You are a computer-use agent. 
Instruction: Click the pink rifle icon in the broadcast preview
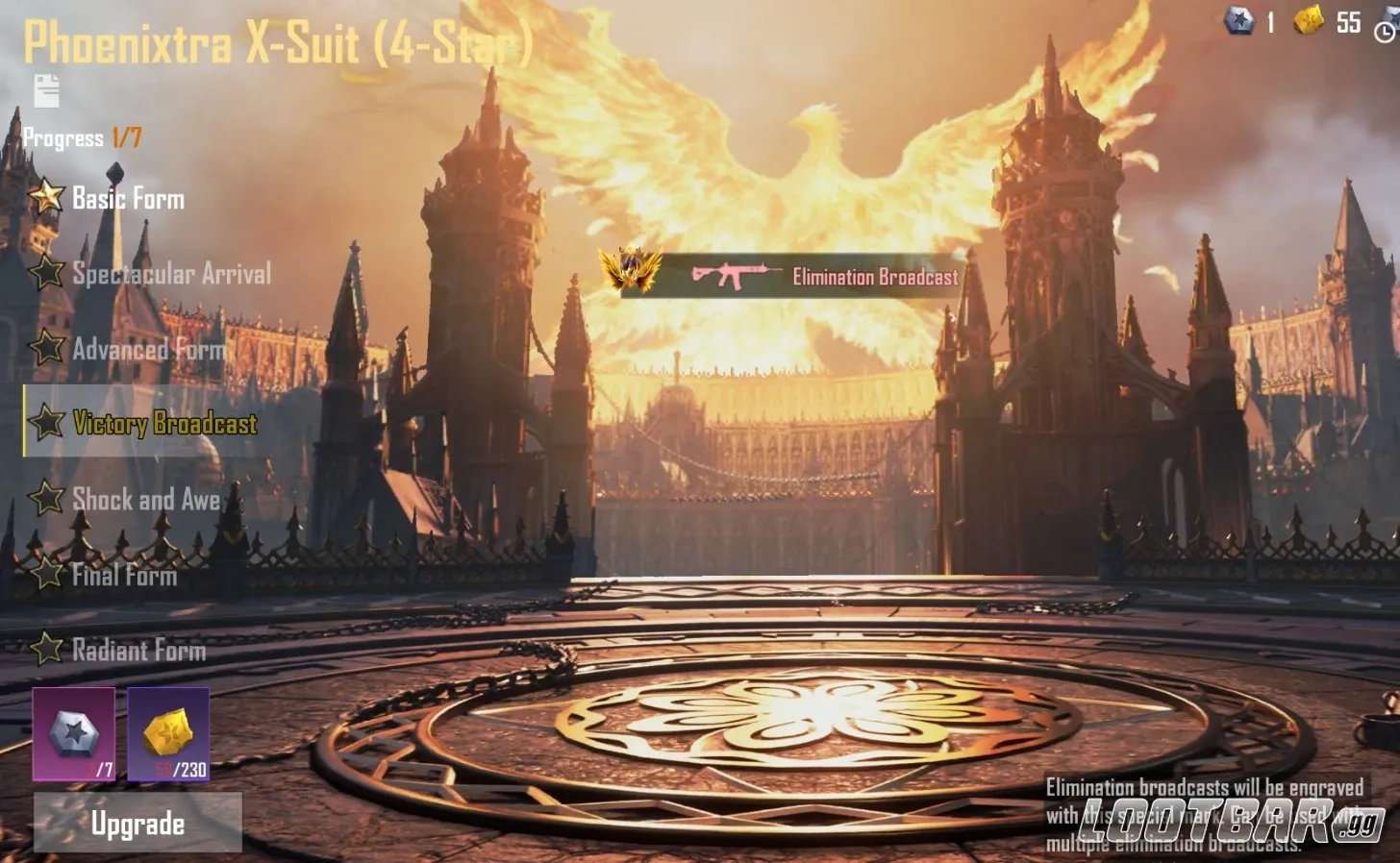(735, 277)
